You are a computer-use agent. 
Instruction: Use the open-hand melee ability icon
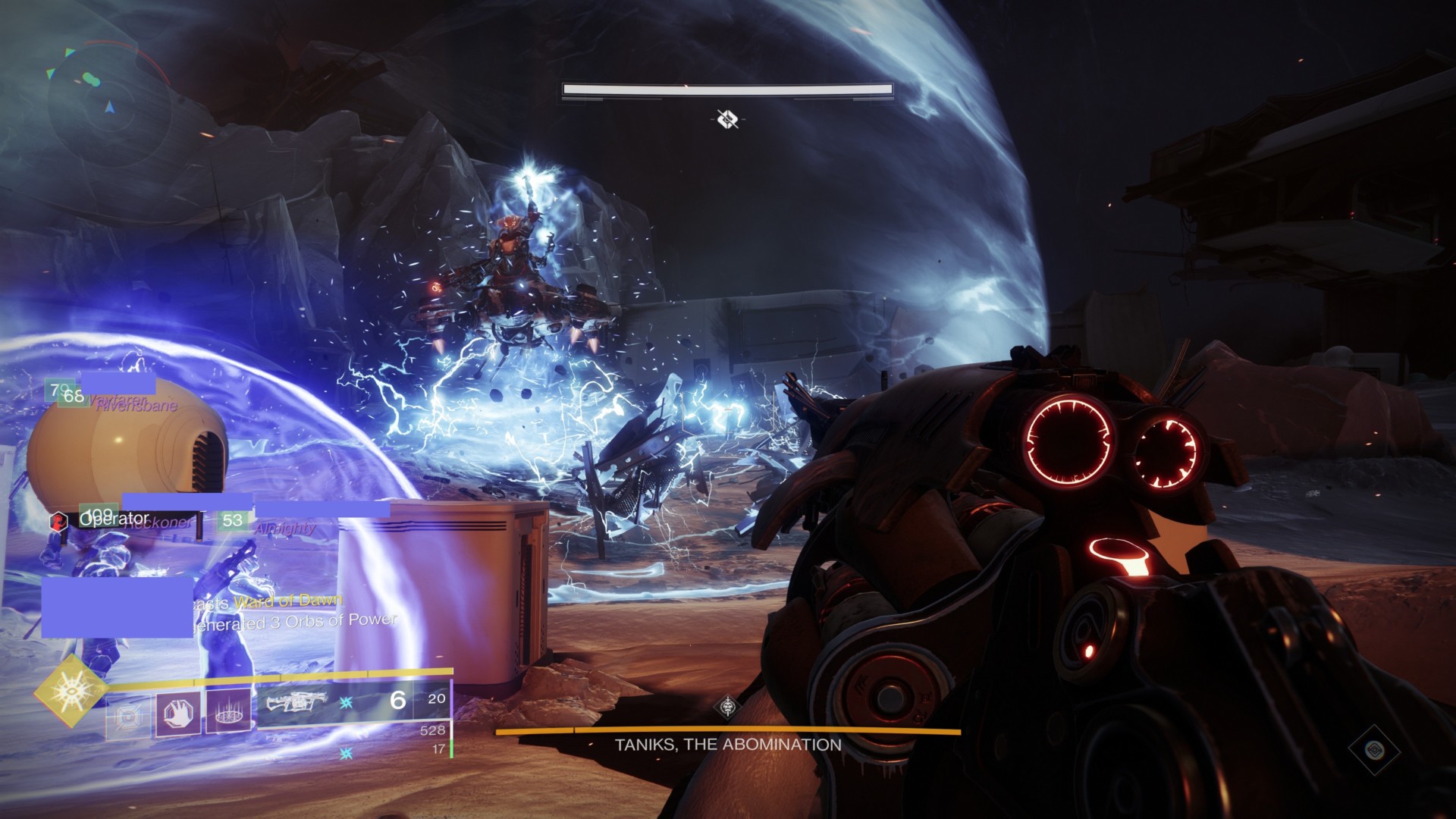tap(178, 714)
